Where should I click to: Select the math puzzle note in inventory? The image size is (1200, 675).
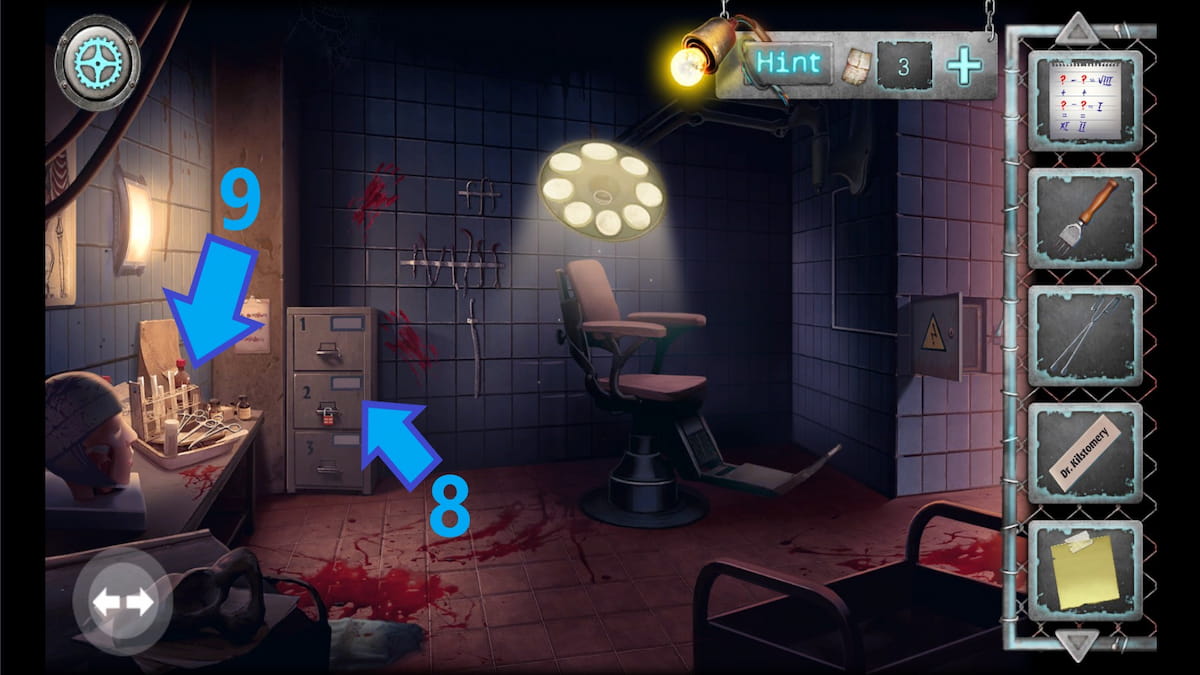[1085, 100]
